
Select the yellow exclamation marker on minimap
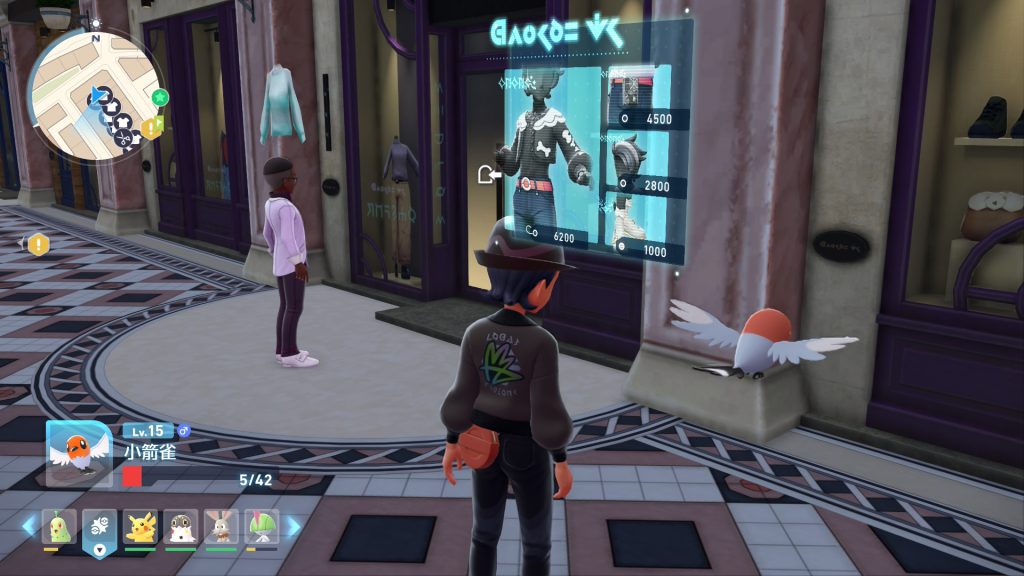150,127
